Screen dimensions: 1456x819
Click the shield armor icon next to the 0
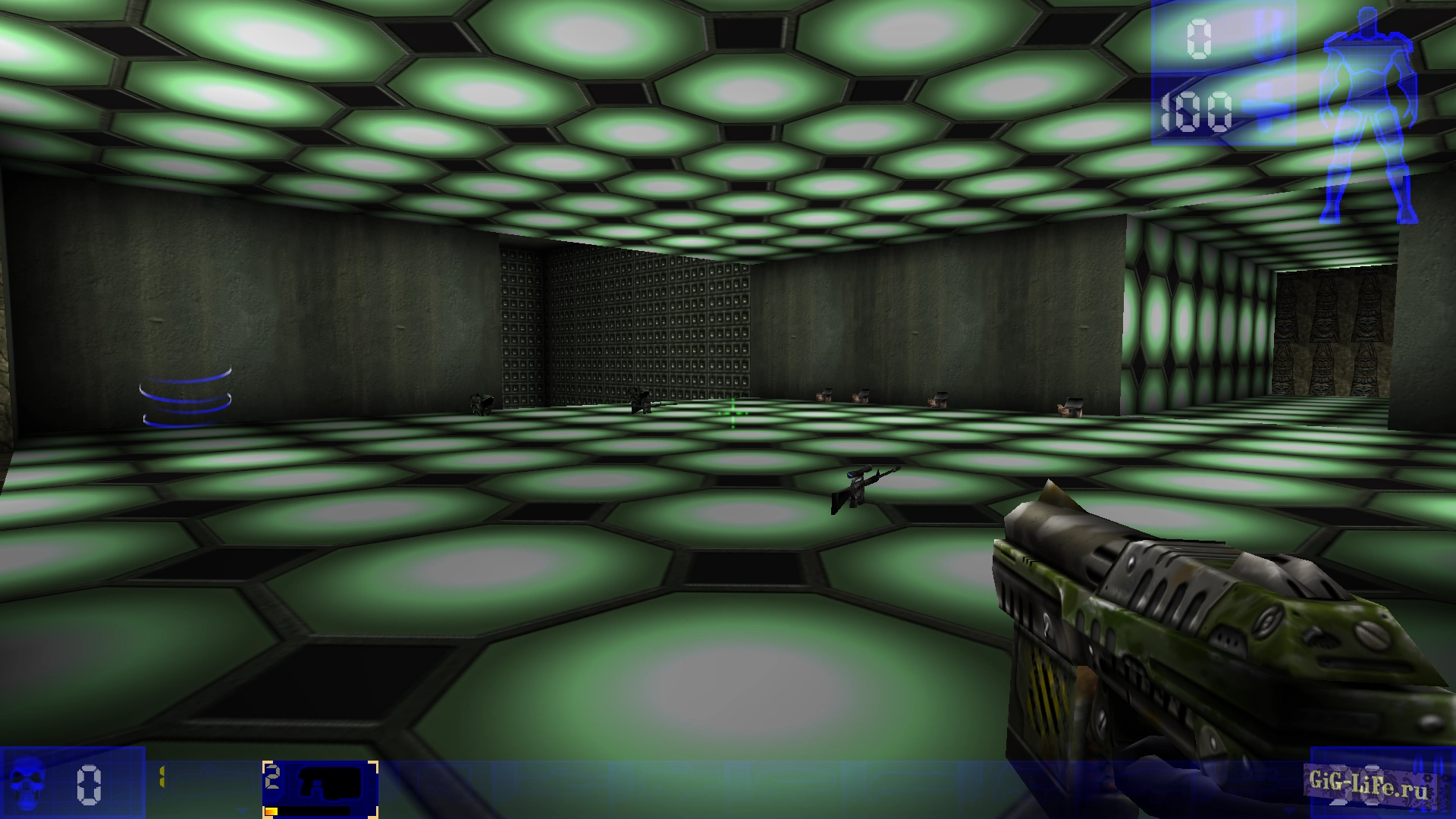[1268, 34]
